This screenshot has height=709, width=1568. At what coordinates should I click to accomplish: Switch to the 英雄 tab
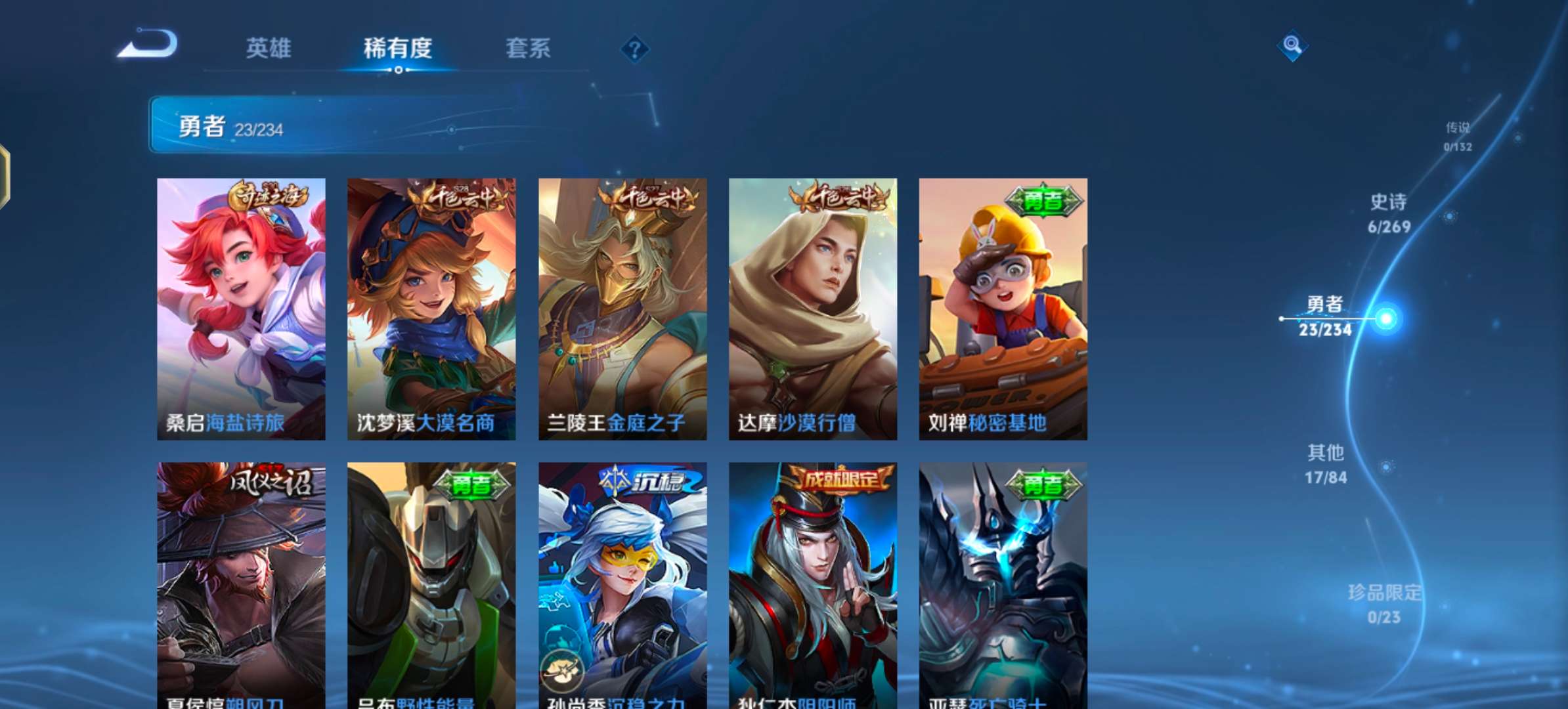[x=269, y=49]
